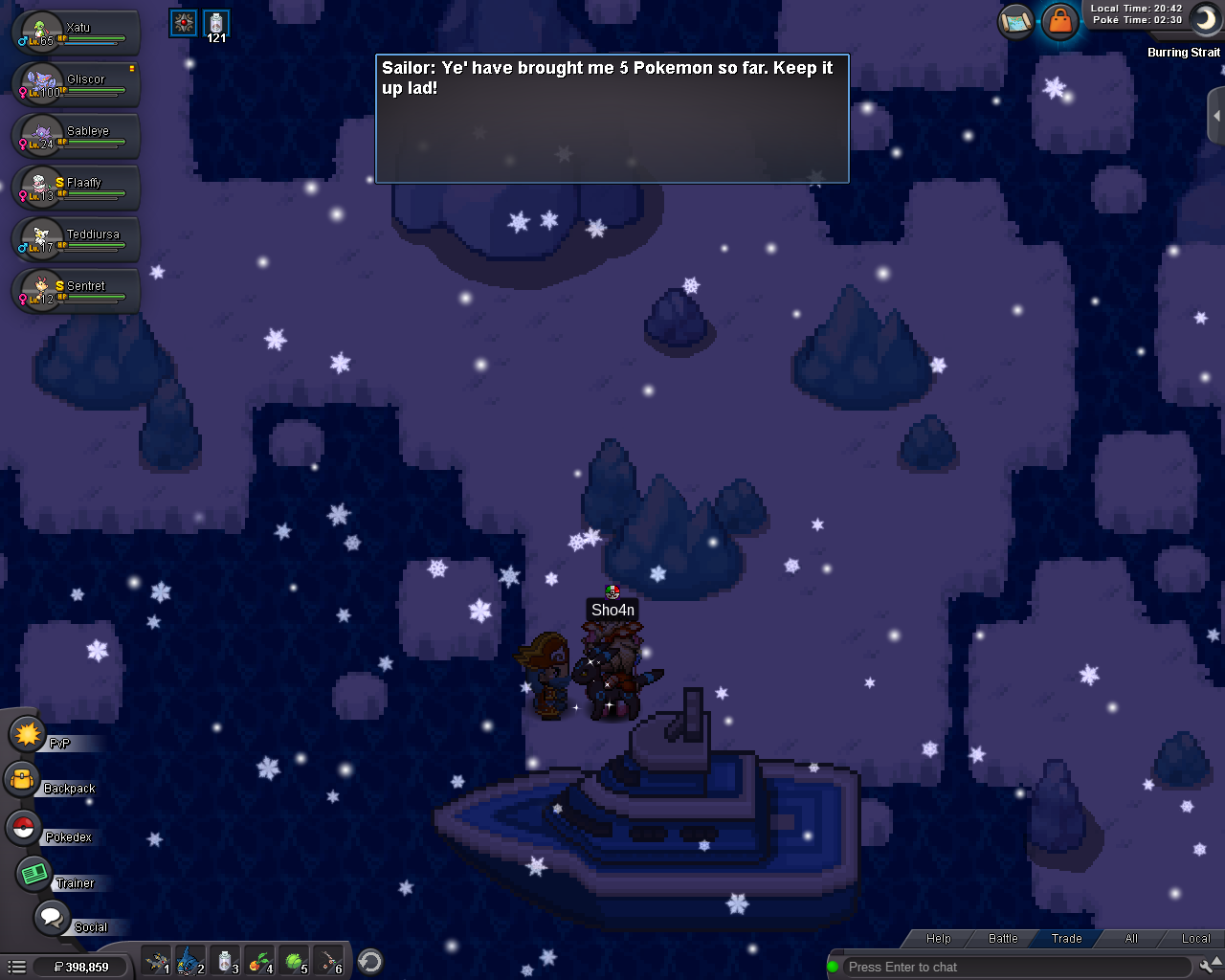Image resolution: width=1225 pixels, height=980 pixels.
Task: Open the region map scroll icon
Action: coord(1016,20)
